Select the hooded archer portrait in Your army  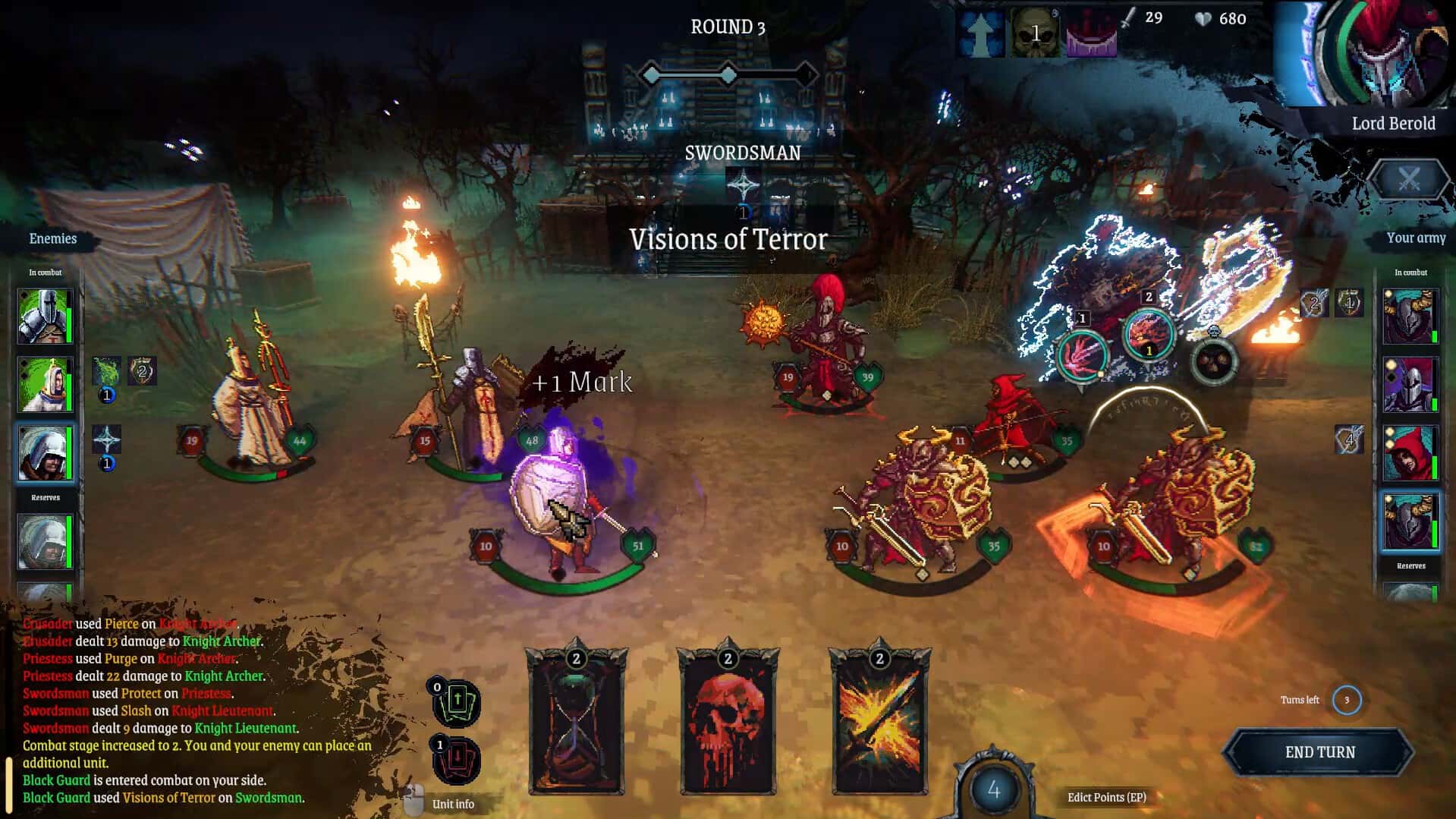click(1411, 453)
